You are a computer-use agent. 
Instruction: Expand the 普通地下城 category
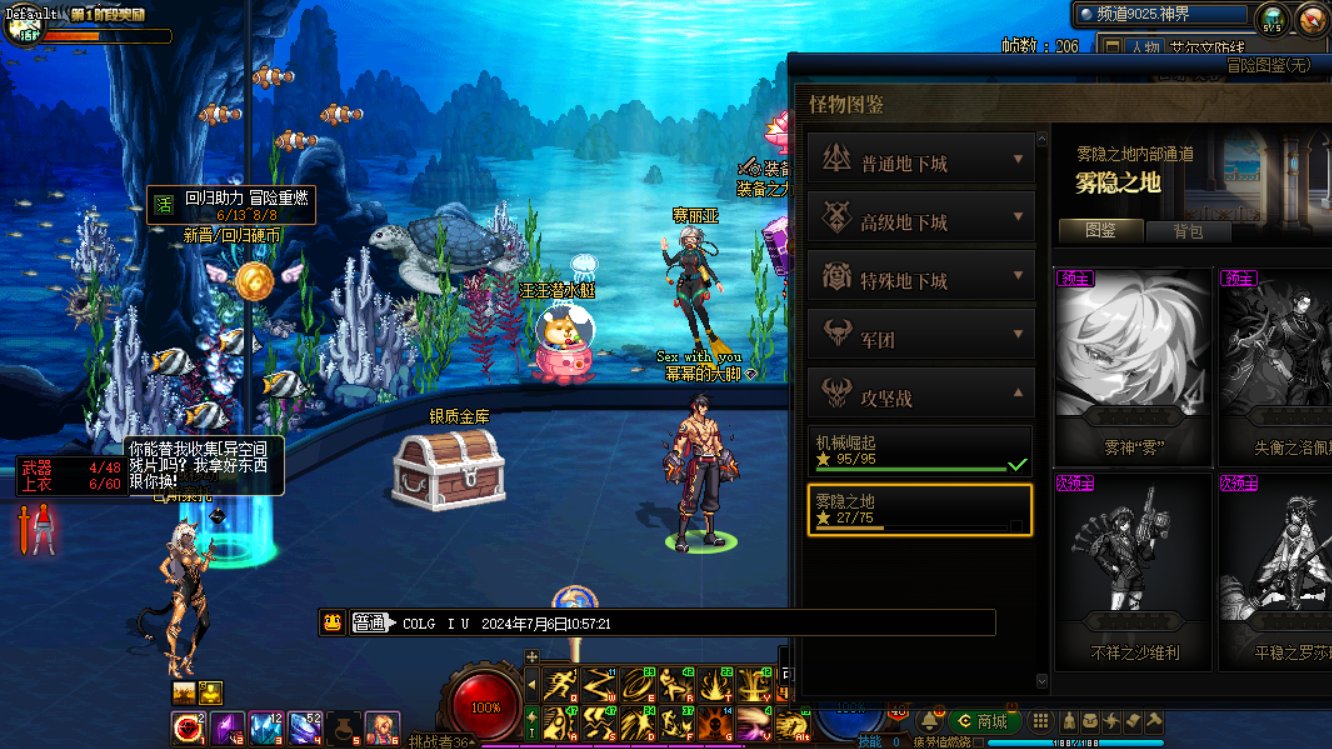[920, 159]
